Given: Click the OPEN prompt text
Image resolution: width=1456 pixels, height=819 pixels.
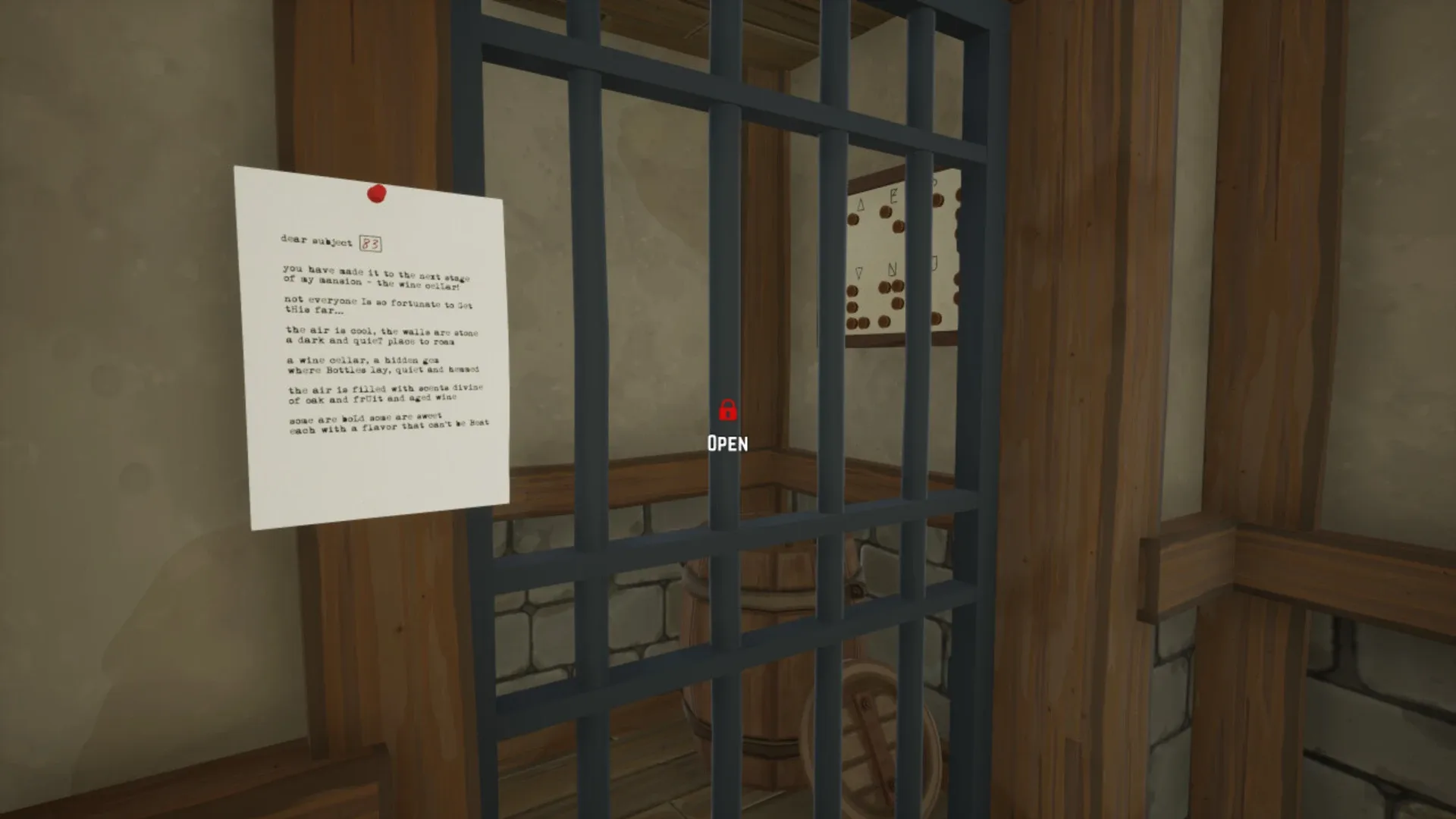Looking at the screenshot, I should pos(727,444).
